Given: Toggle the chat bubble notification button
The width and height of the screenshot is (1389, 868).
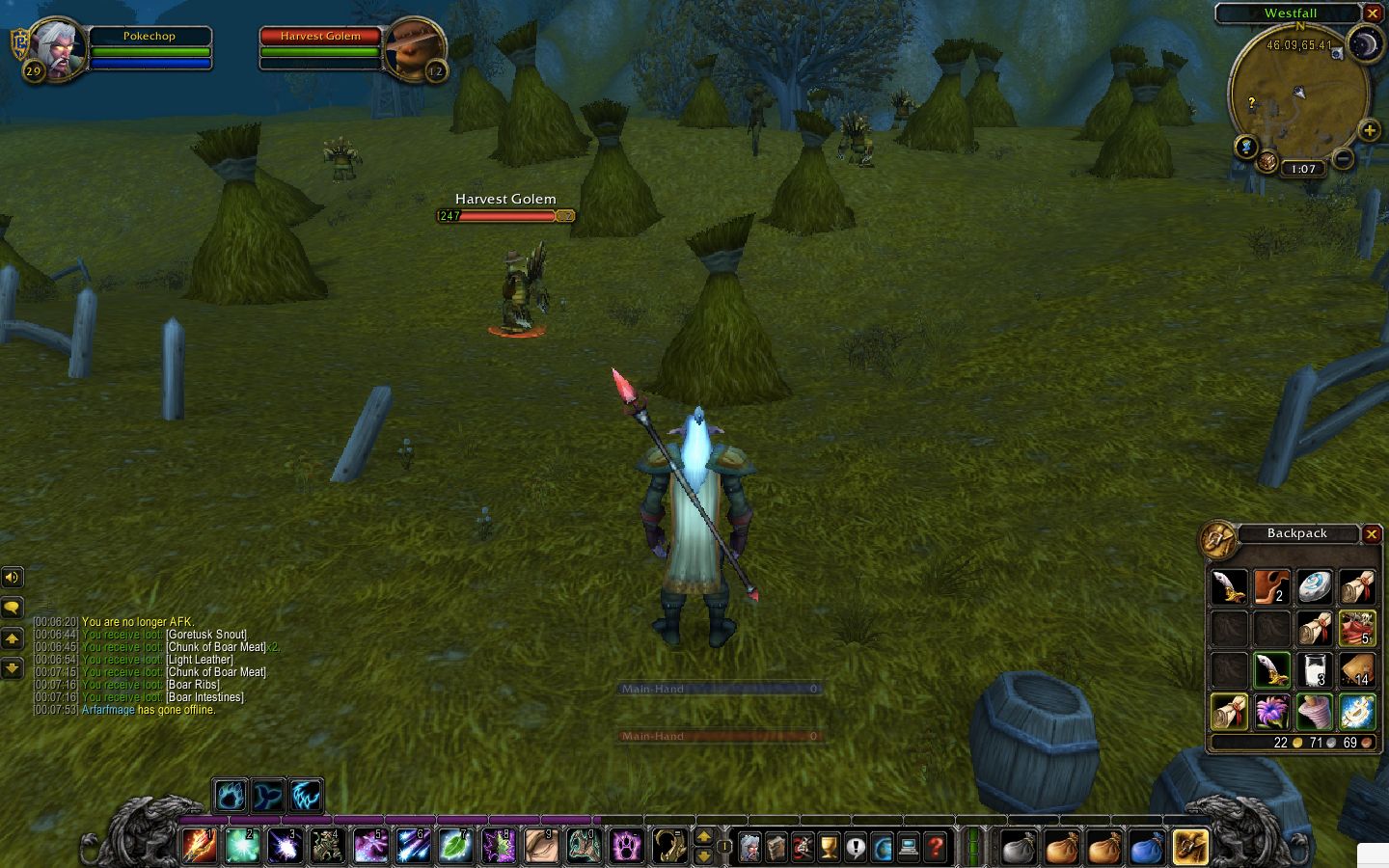Looking at the screenshot, I should [x=13, y=607].
